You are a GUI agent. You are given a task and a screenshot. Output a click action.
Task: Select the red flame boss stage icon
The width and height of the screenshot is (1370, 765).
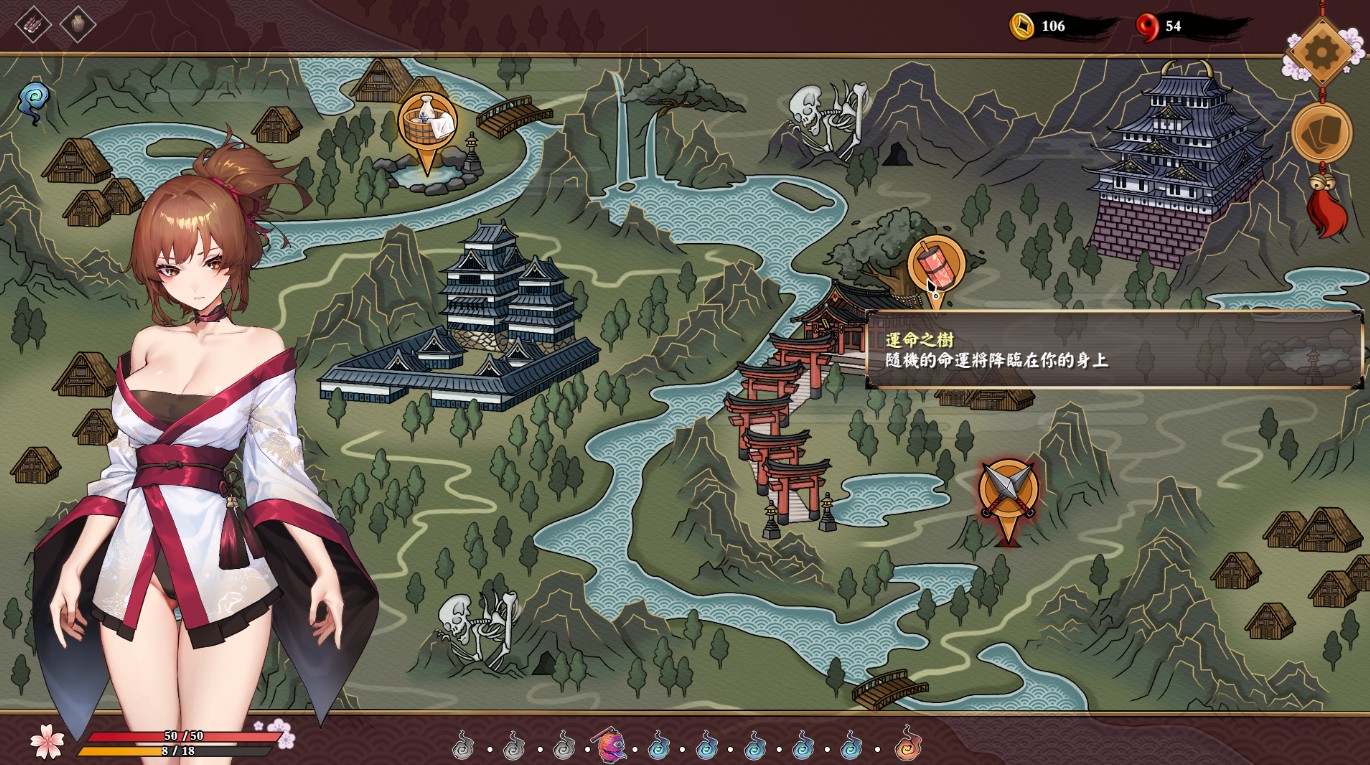[x=907, y=745]
